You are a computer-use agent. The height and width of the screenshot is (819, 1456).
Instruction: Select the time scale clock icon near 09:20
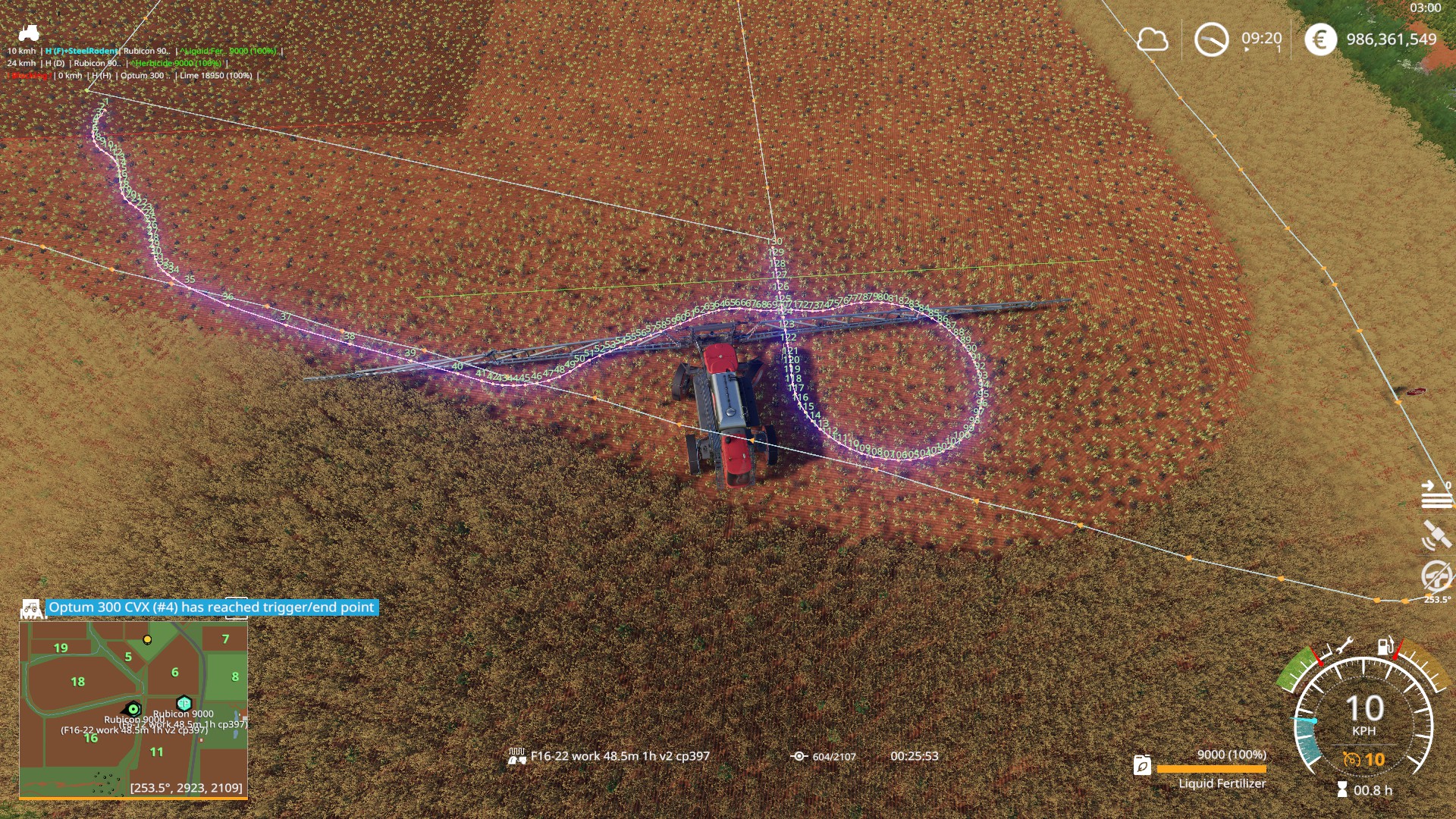[x=1212, y=40]
